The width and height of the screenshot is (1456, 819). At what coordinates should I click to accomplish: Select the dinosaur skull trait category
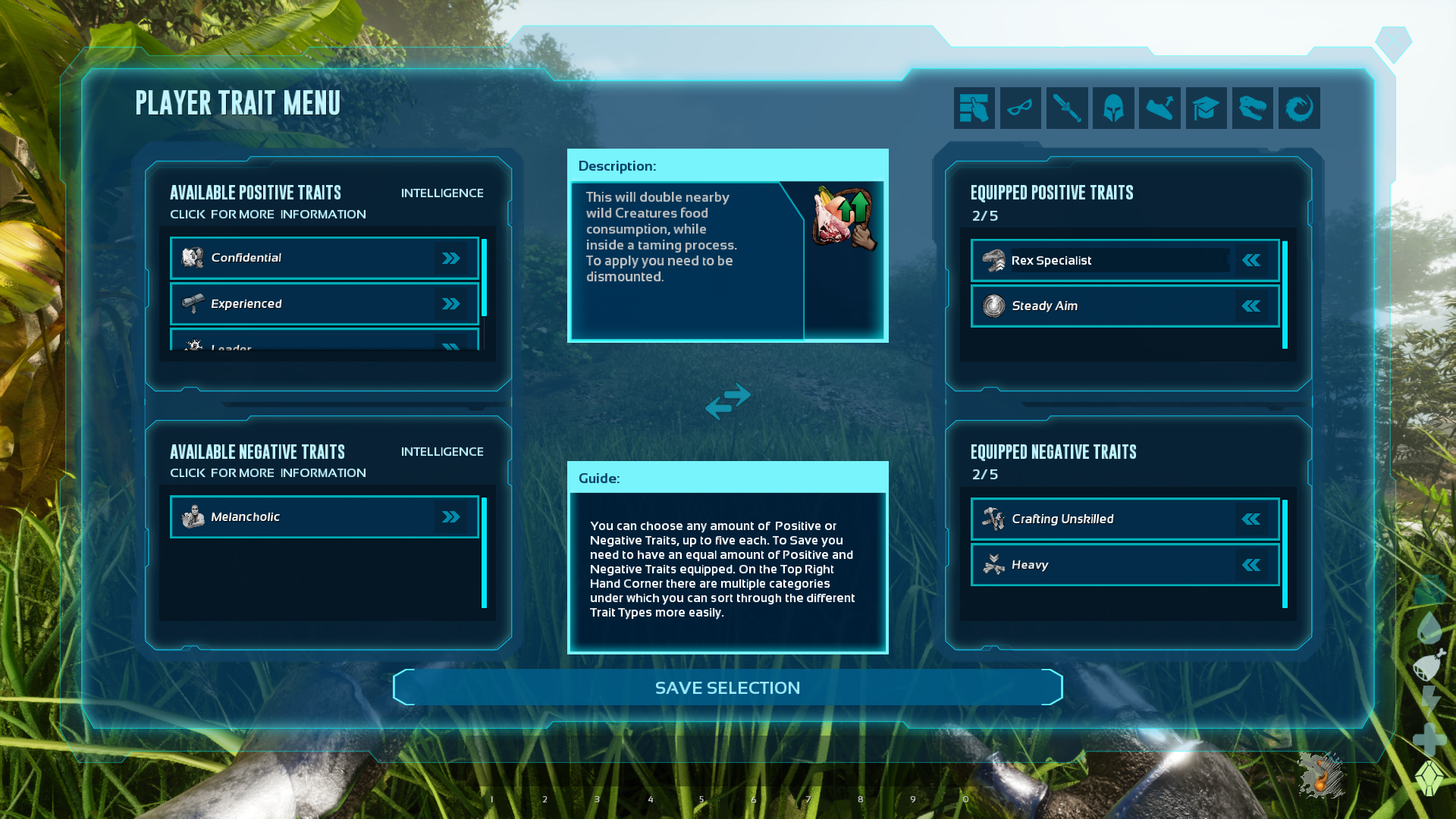[x=1252, y=108]
